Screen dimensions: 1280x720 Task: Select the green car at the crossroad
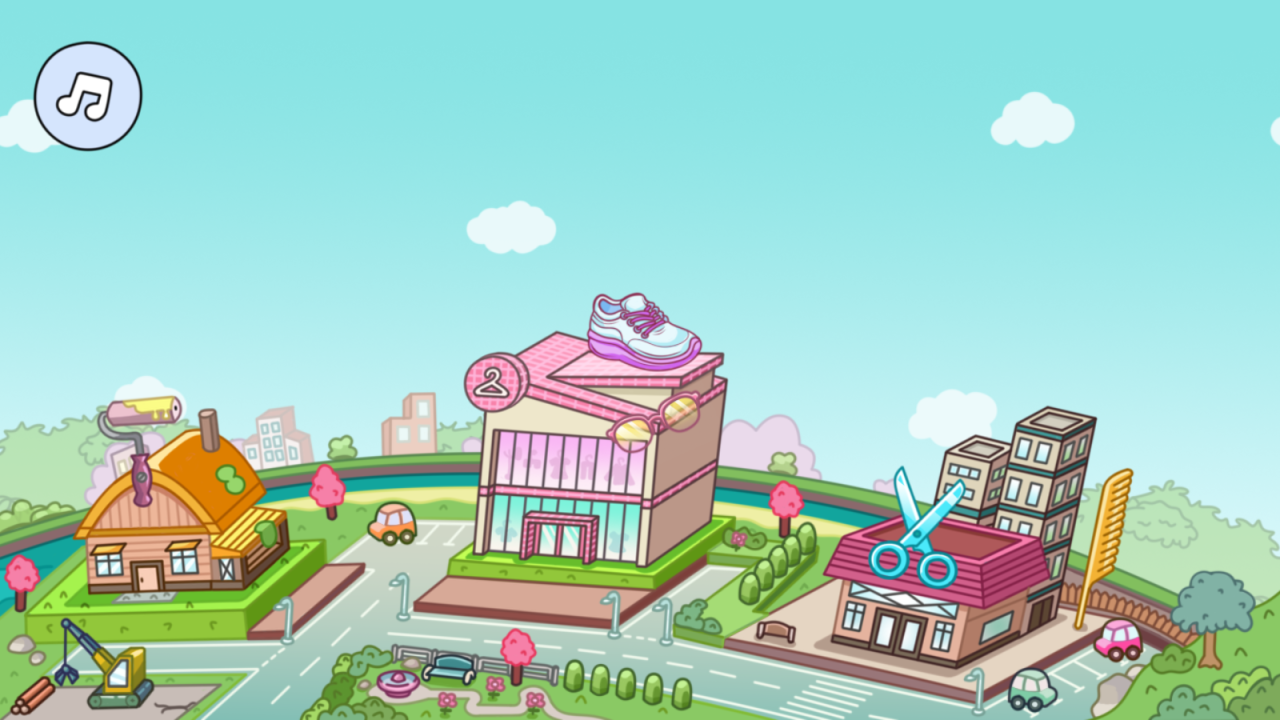coord(1031,688)
